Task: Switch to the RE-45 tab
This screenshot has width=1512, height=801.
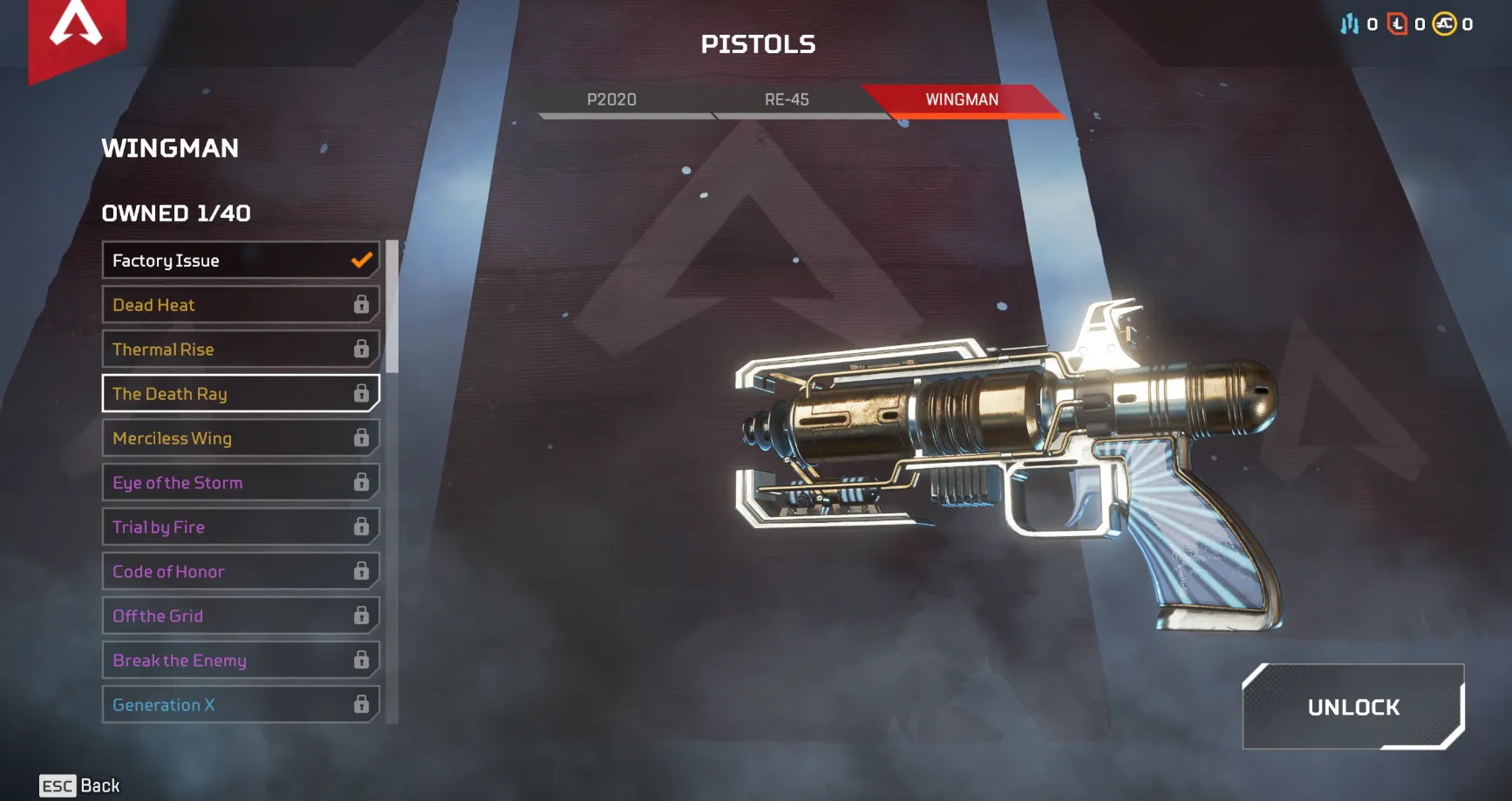Action: click(787, 98)
